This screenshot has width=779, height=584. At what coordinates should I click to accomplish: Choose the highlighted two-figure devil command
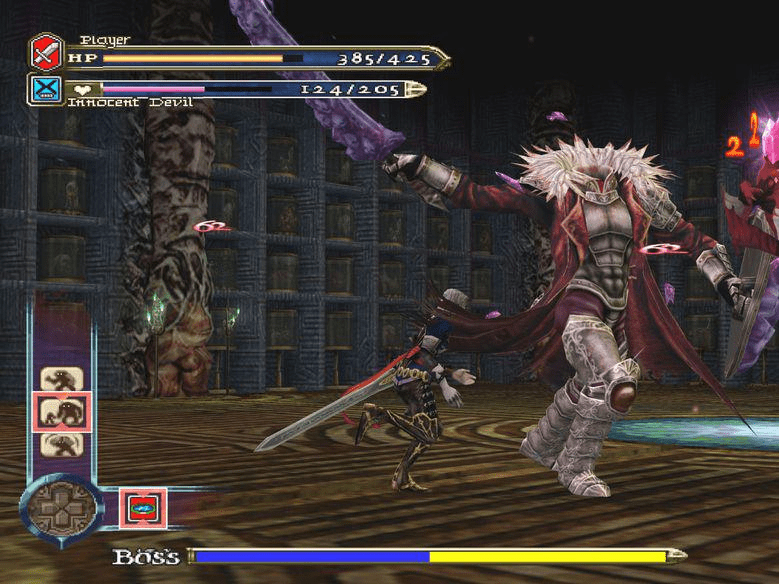click(61, 412)
